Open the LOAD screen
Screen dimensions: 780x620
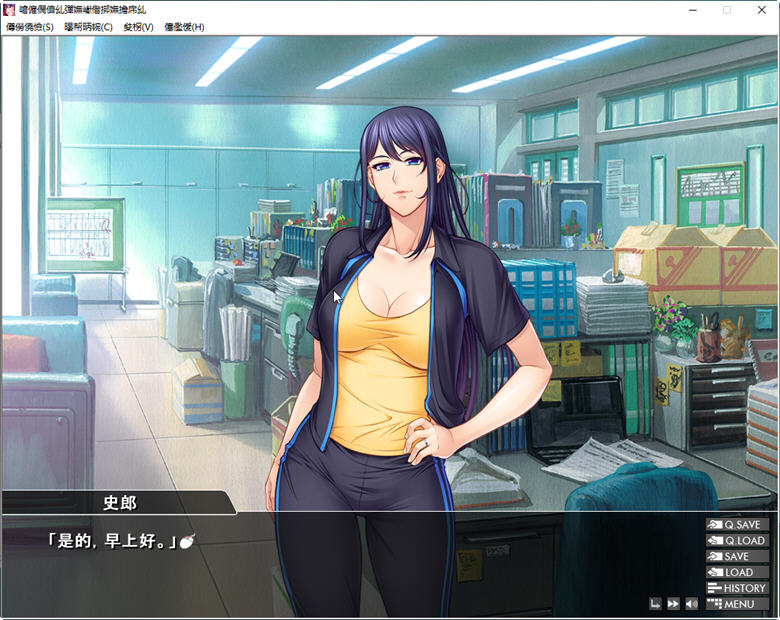pyautogui.click(x=737, y=572)
